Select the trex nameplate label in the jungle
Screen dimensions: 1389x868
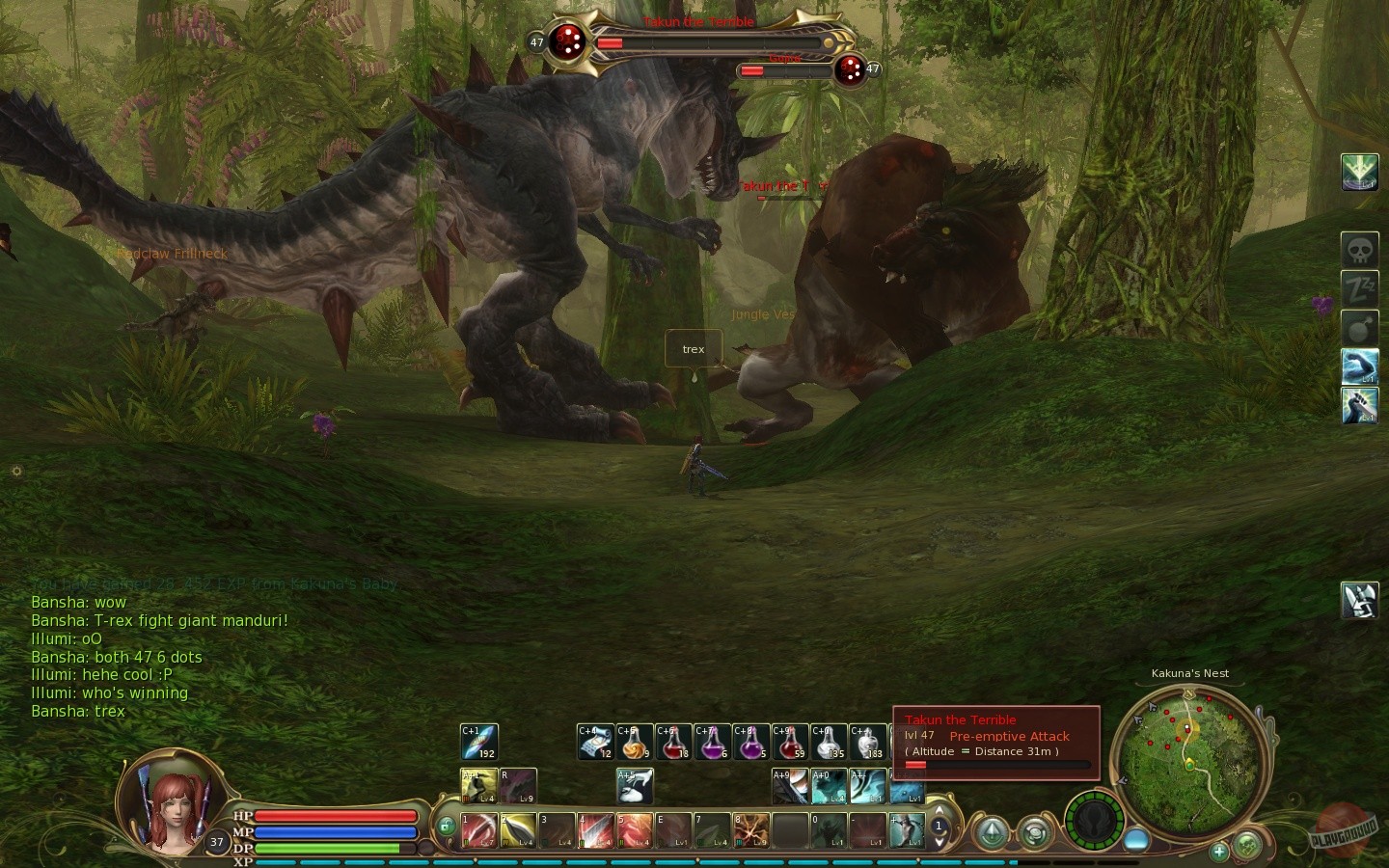pyautogui.click(x=693, y=348)
